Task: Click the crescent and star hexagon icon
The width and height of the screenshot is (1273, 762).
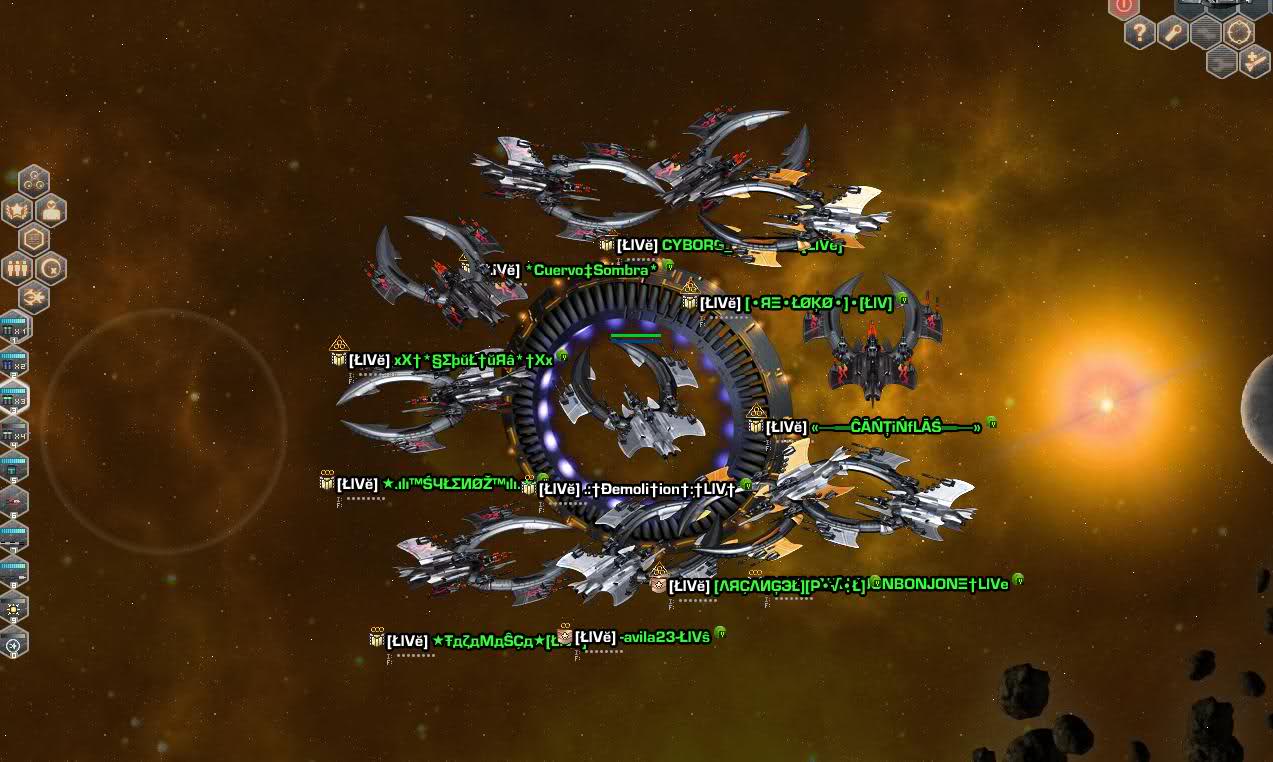Action: click(51, 268)
